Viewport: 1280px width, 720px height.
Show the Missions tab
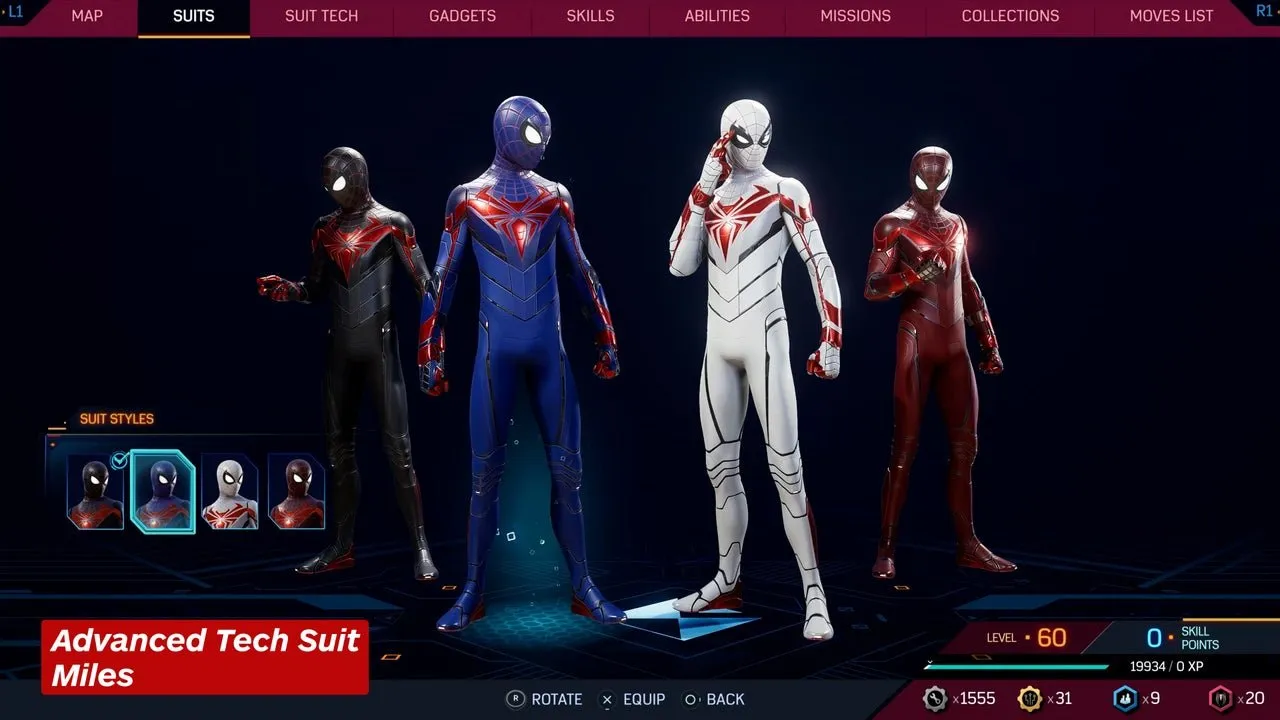click(x=855, y=16)
